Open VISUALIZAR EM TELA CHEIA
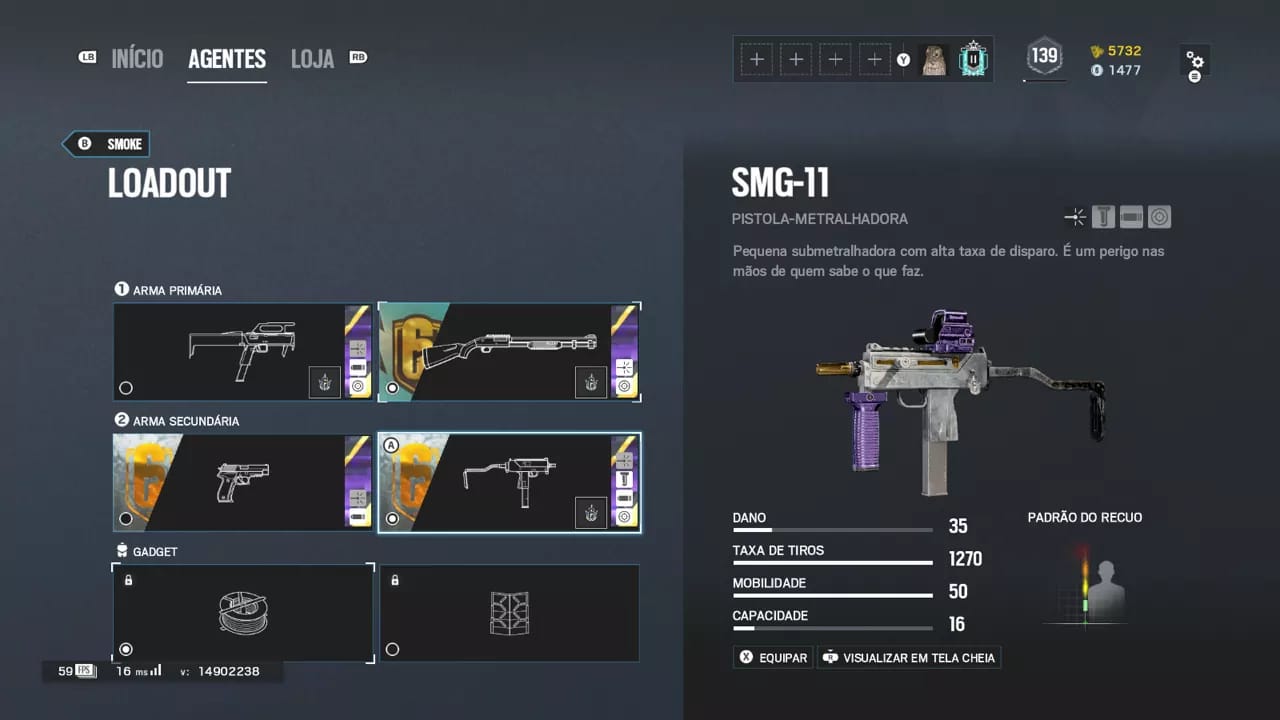Image resolution: width=1280 pixels, height=720 pixels. [908, 657]
